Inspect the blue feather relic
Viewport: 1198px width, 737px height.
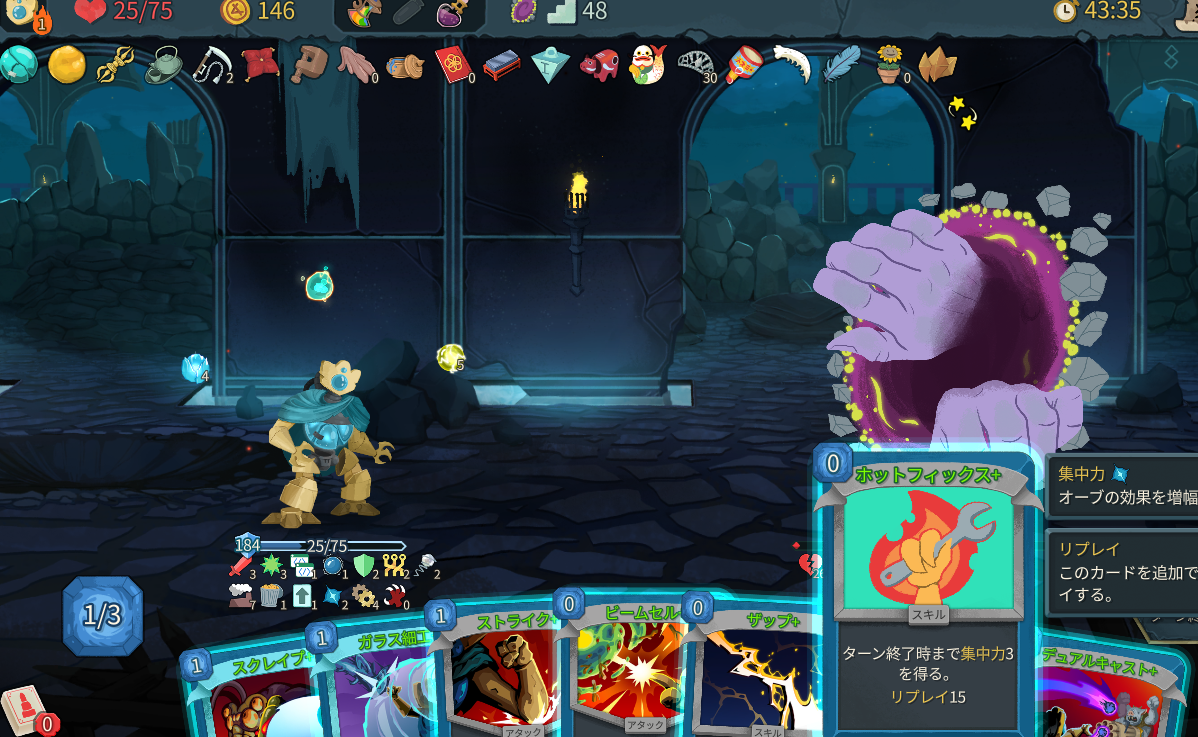pos(841,64)
